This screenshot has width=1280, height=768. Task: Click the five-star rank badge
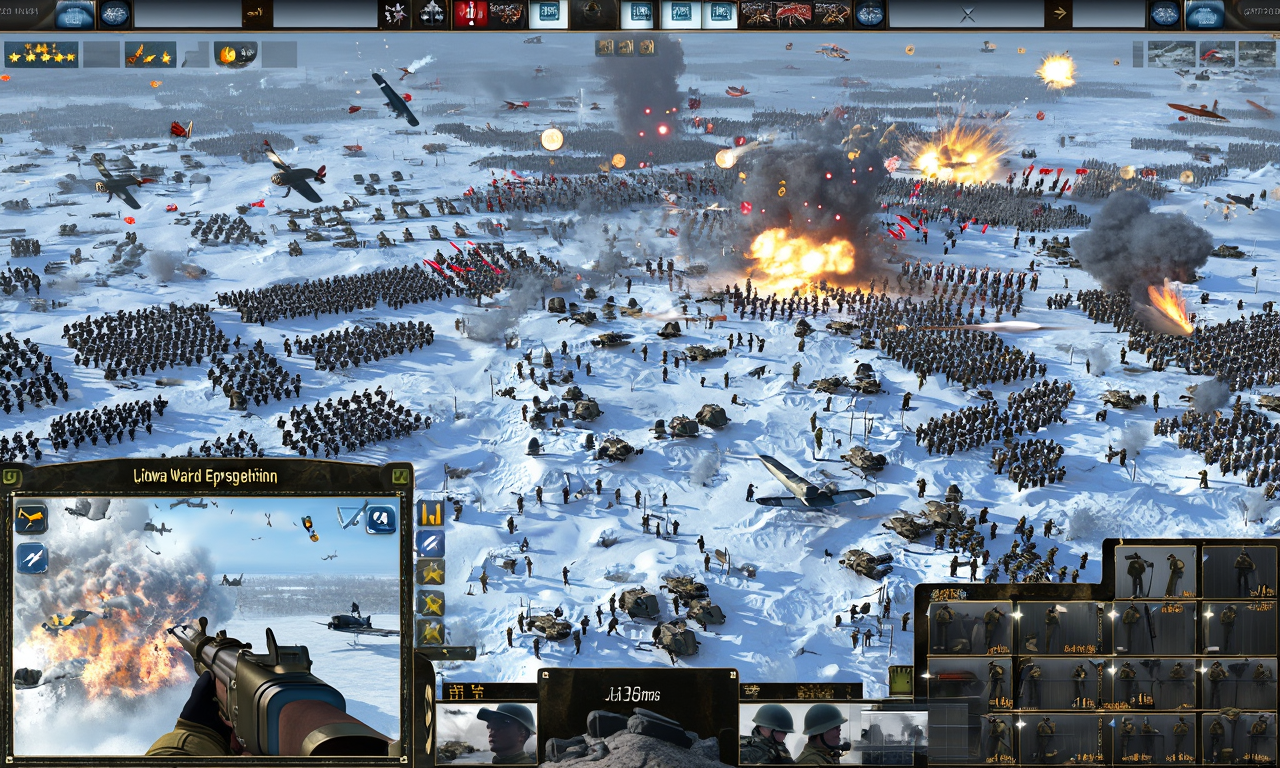coord(40,54)
